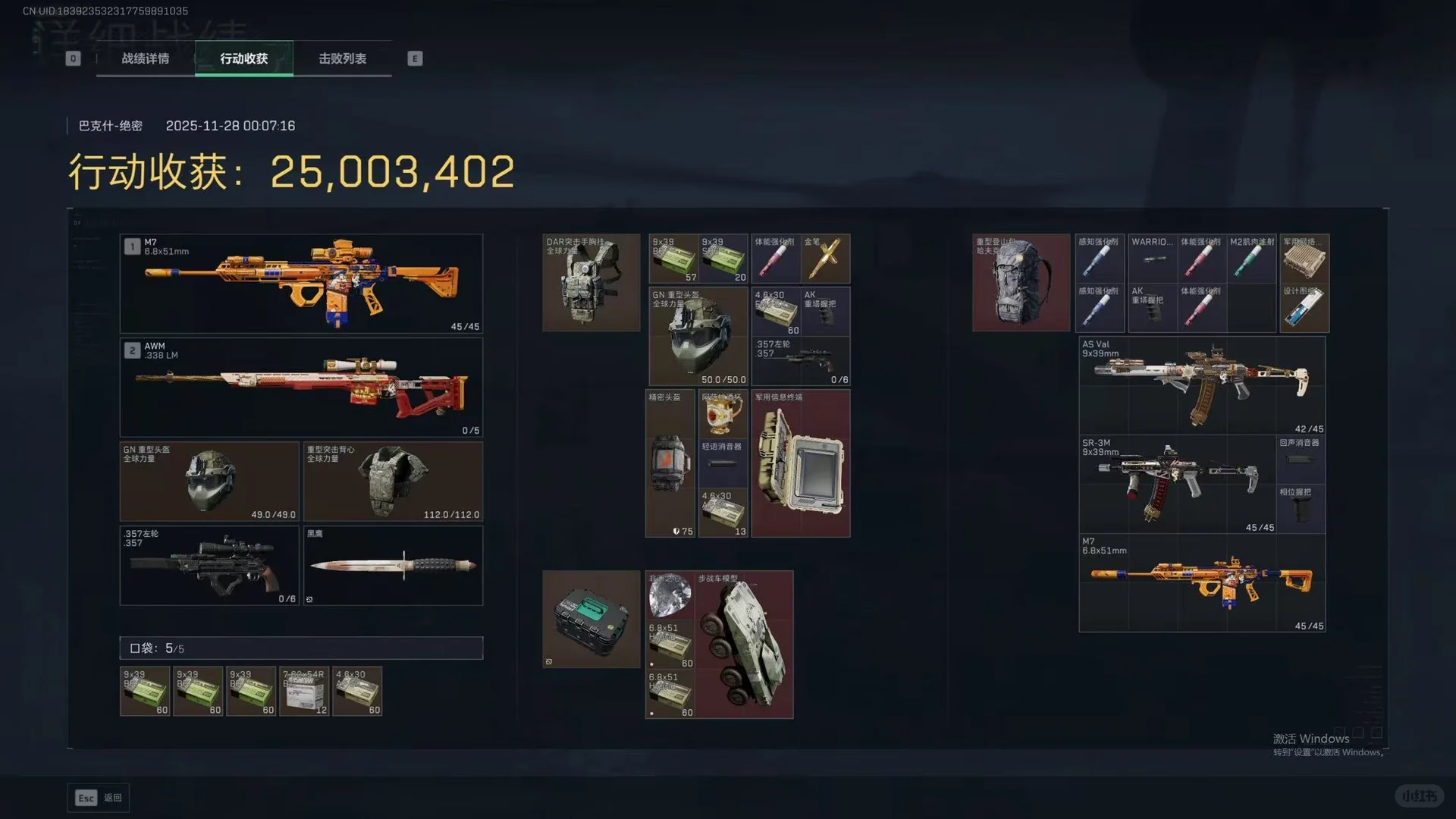
Task: Select the green secure container case
Action: coord(591,619)
